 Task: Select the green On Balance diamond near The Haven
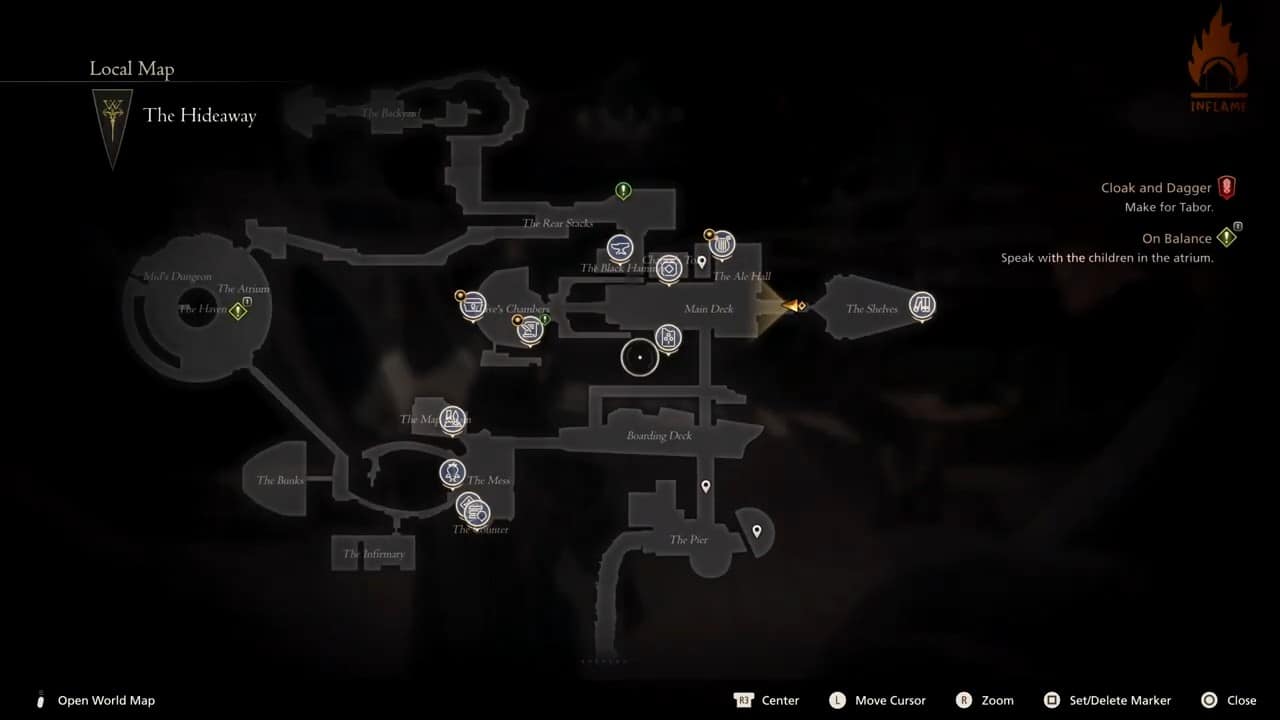click(238, 310)
